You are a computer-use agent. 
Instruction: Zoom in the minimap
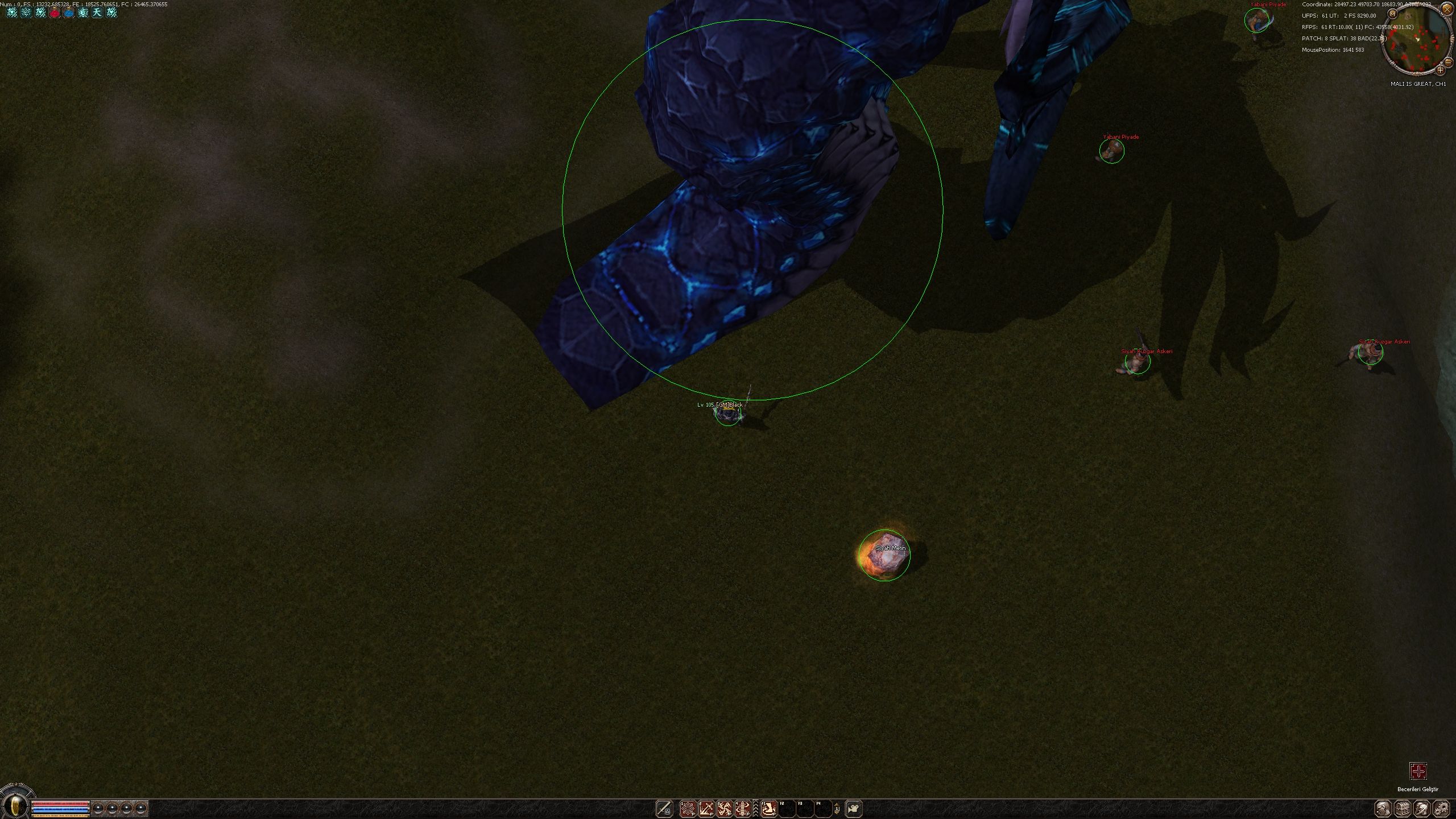coord(1440,70)
